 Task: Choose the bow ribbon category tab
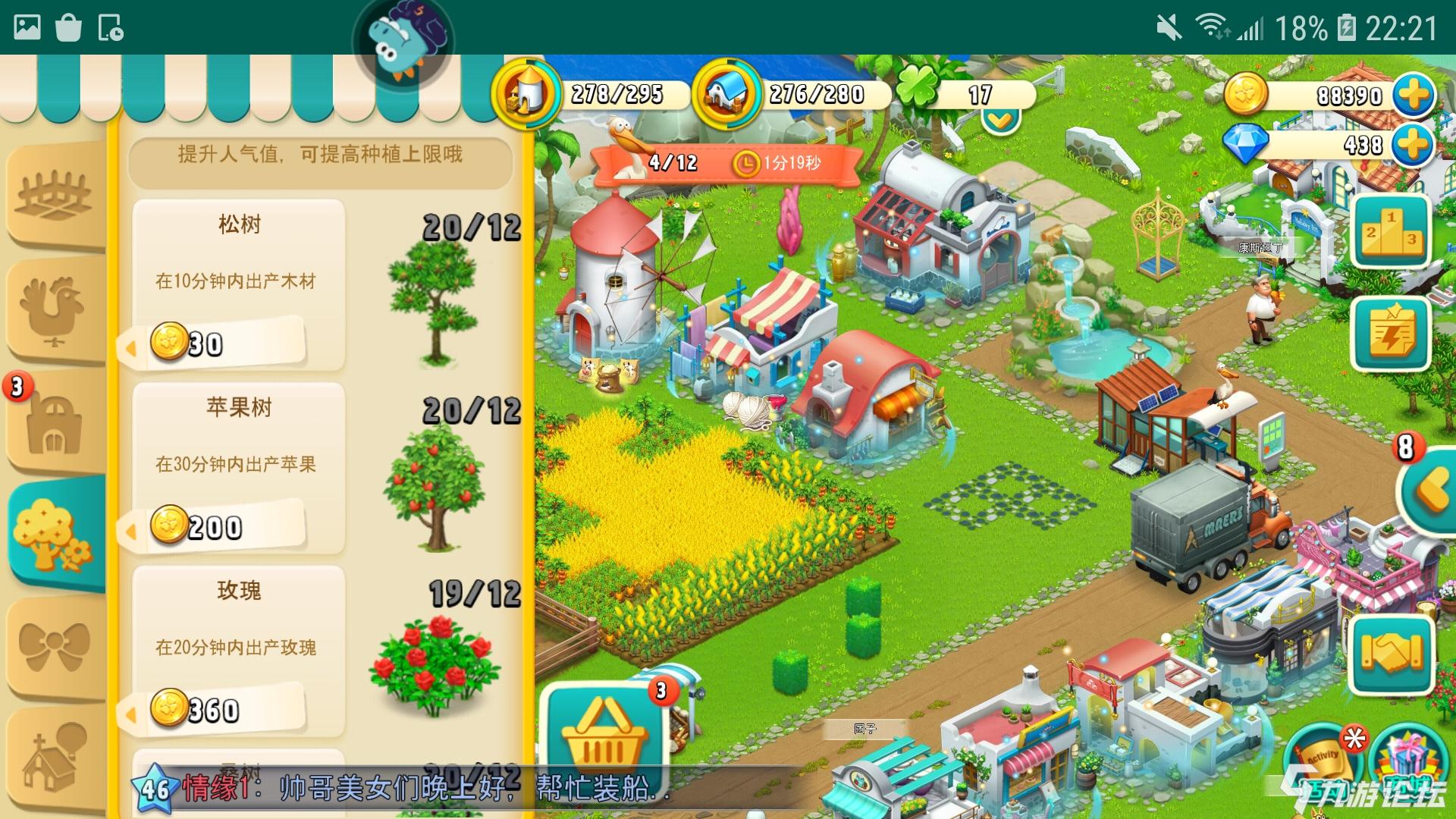(x=53, y=646)
